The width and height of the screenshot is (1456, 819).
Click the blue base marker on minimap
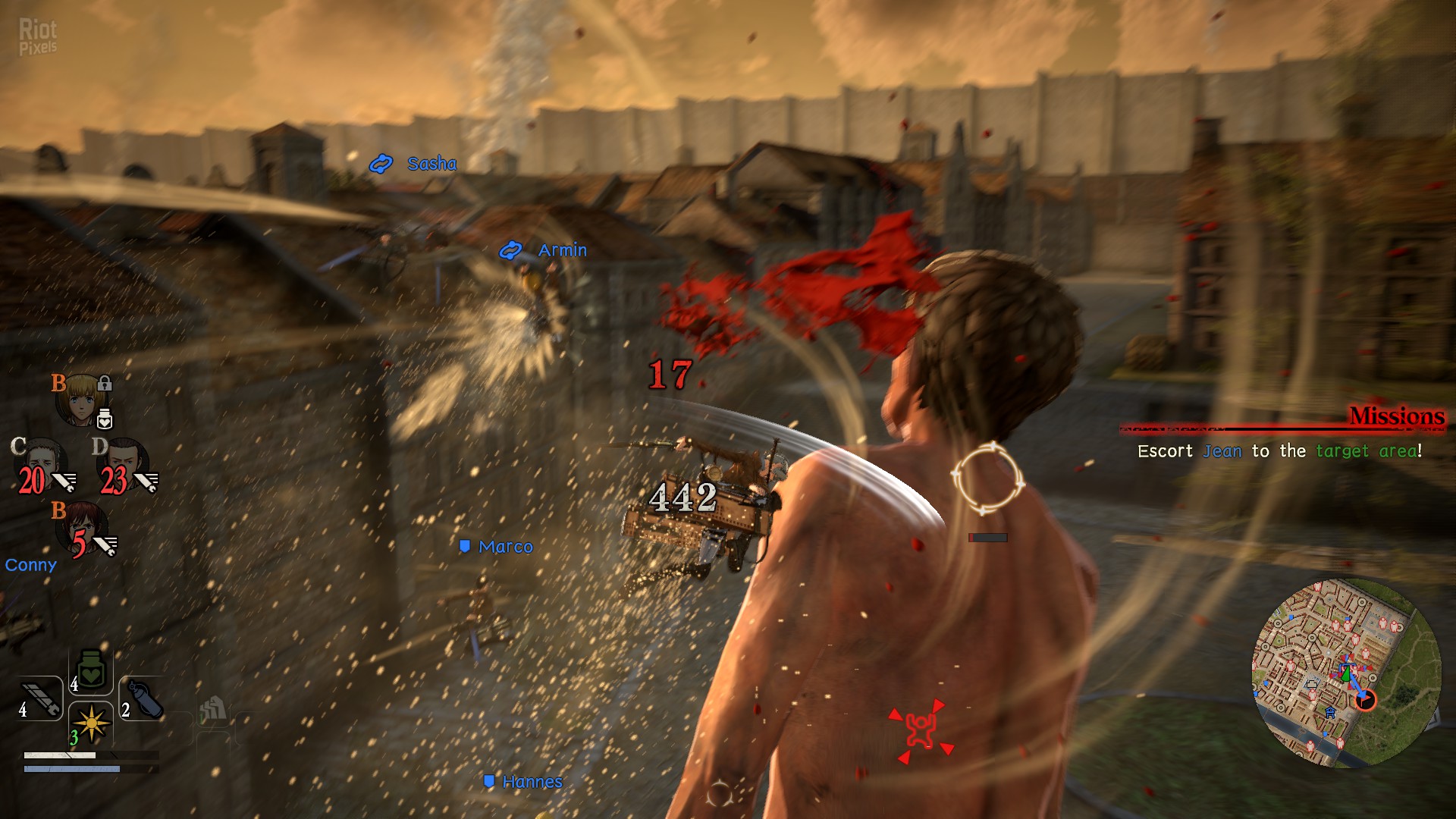1329,713
